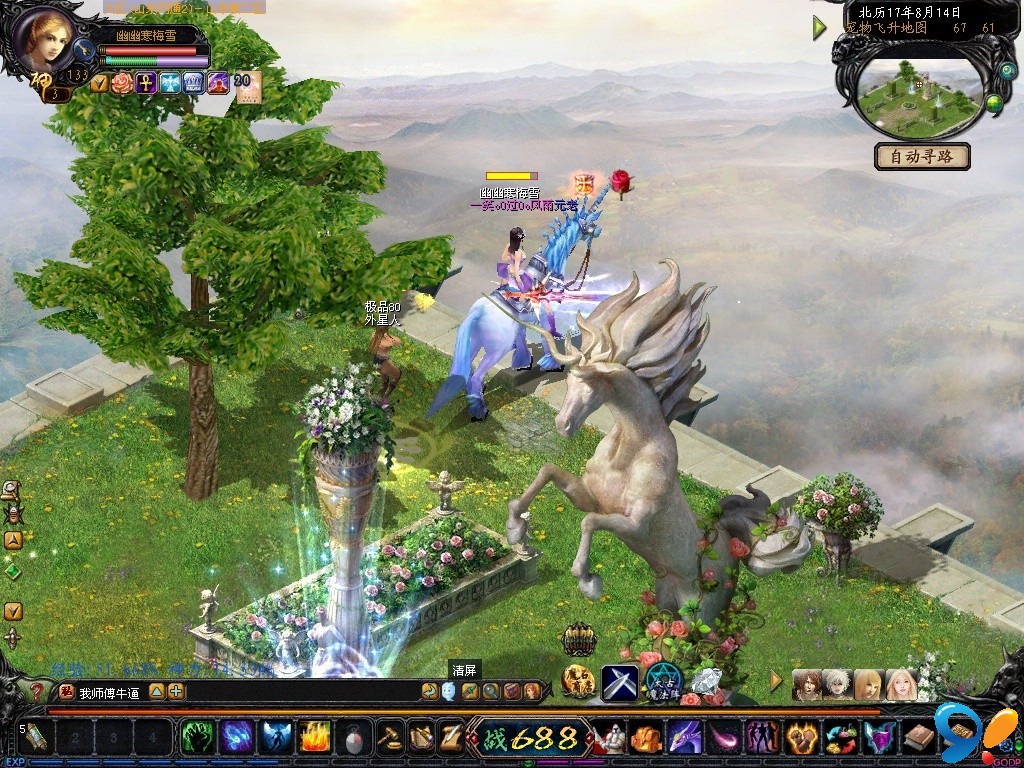Select the rose buff icon
This screenshot has width=1024, height=768.
[122, 83]
